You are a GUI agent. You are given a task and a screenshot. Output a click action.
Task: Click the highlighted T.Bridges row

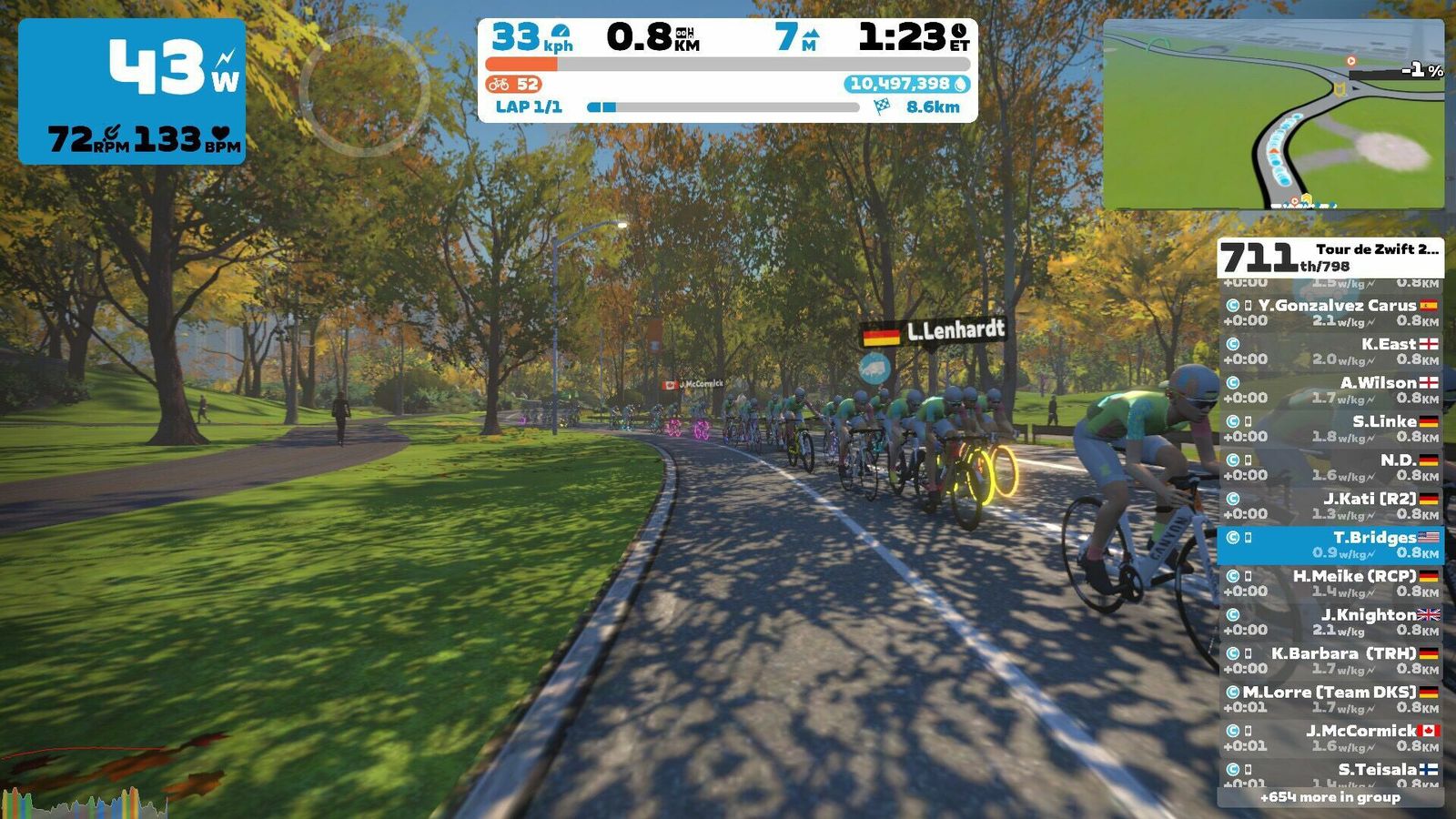click(x=1330, y=545)
